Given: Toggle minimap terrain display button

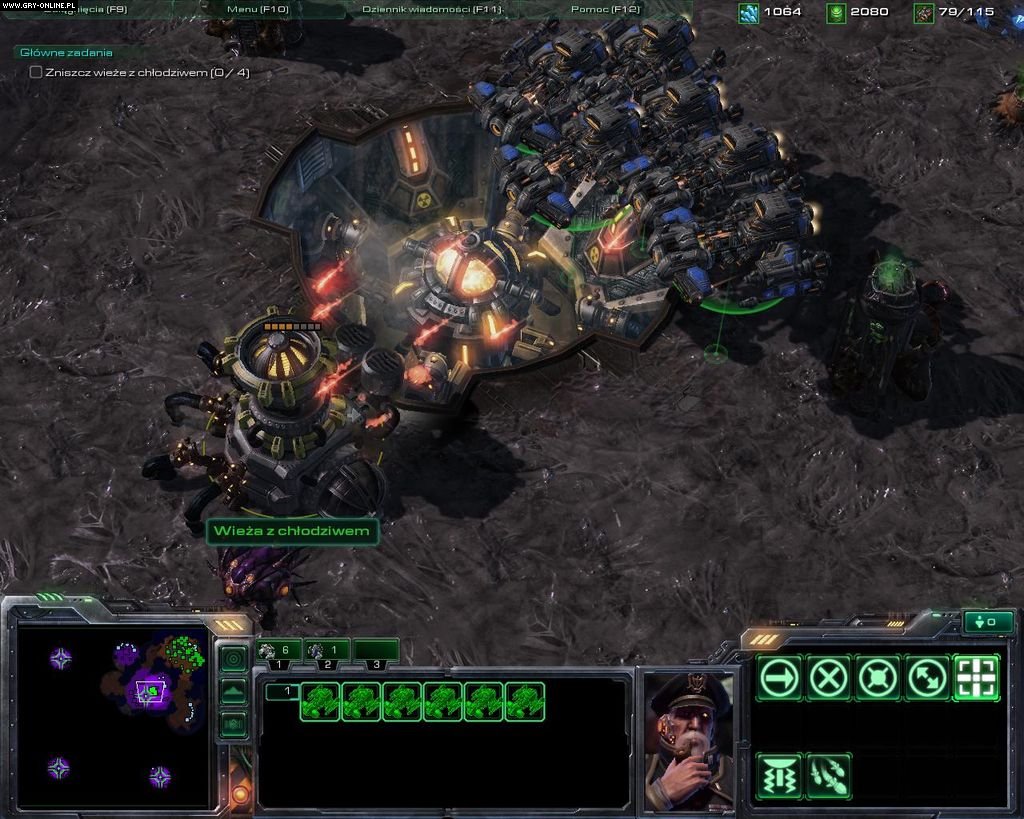Looking at the screenshot, I should coord(233,691).
